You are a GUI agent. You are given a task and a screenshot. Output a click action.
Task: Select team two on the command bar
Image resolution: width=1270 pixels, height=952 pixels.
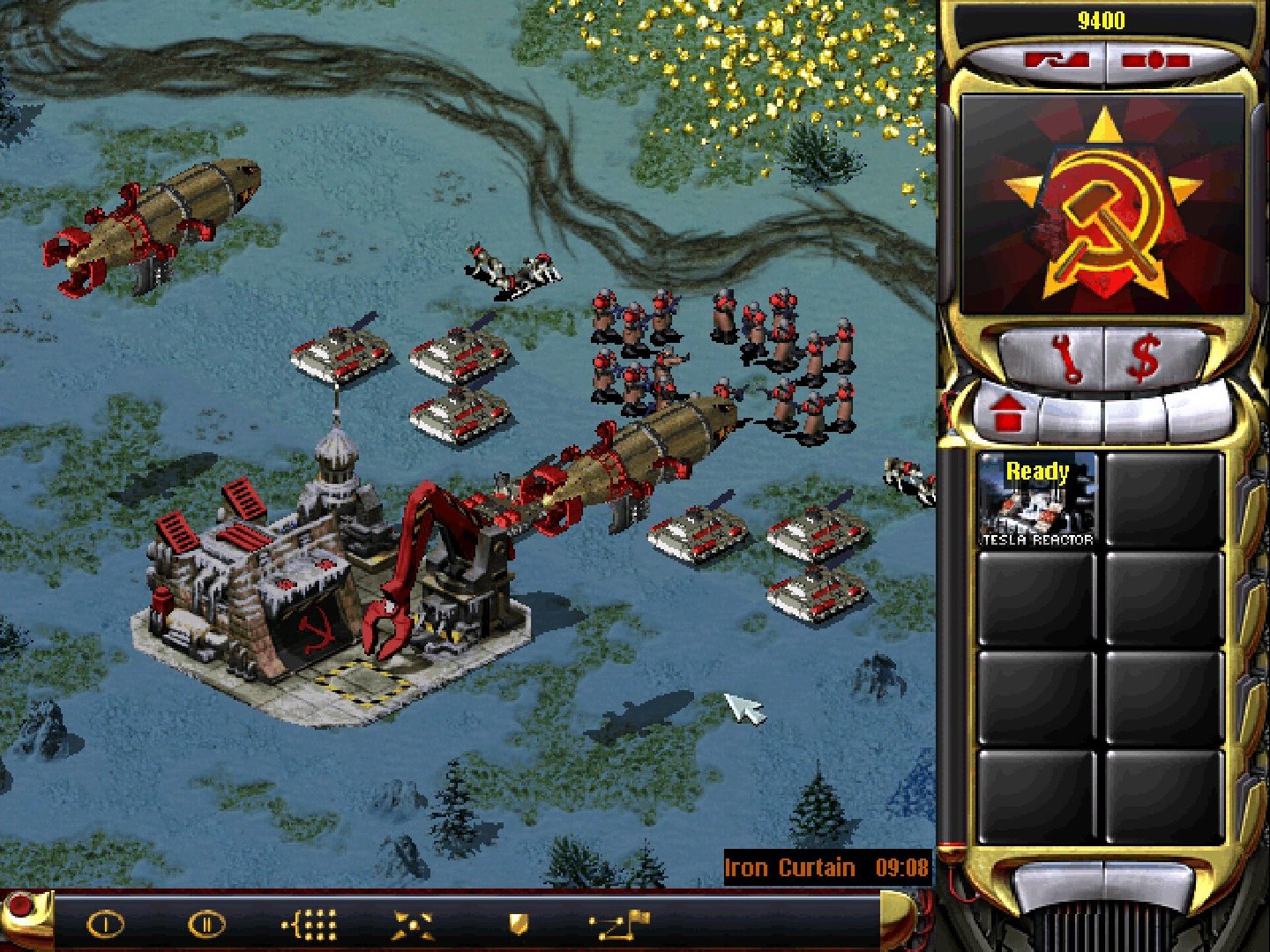206,925
